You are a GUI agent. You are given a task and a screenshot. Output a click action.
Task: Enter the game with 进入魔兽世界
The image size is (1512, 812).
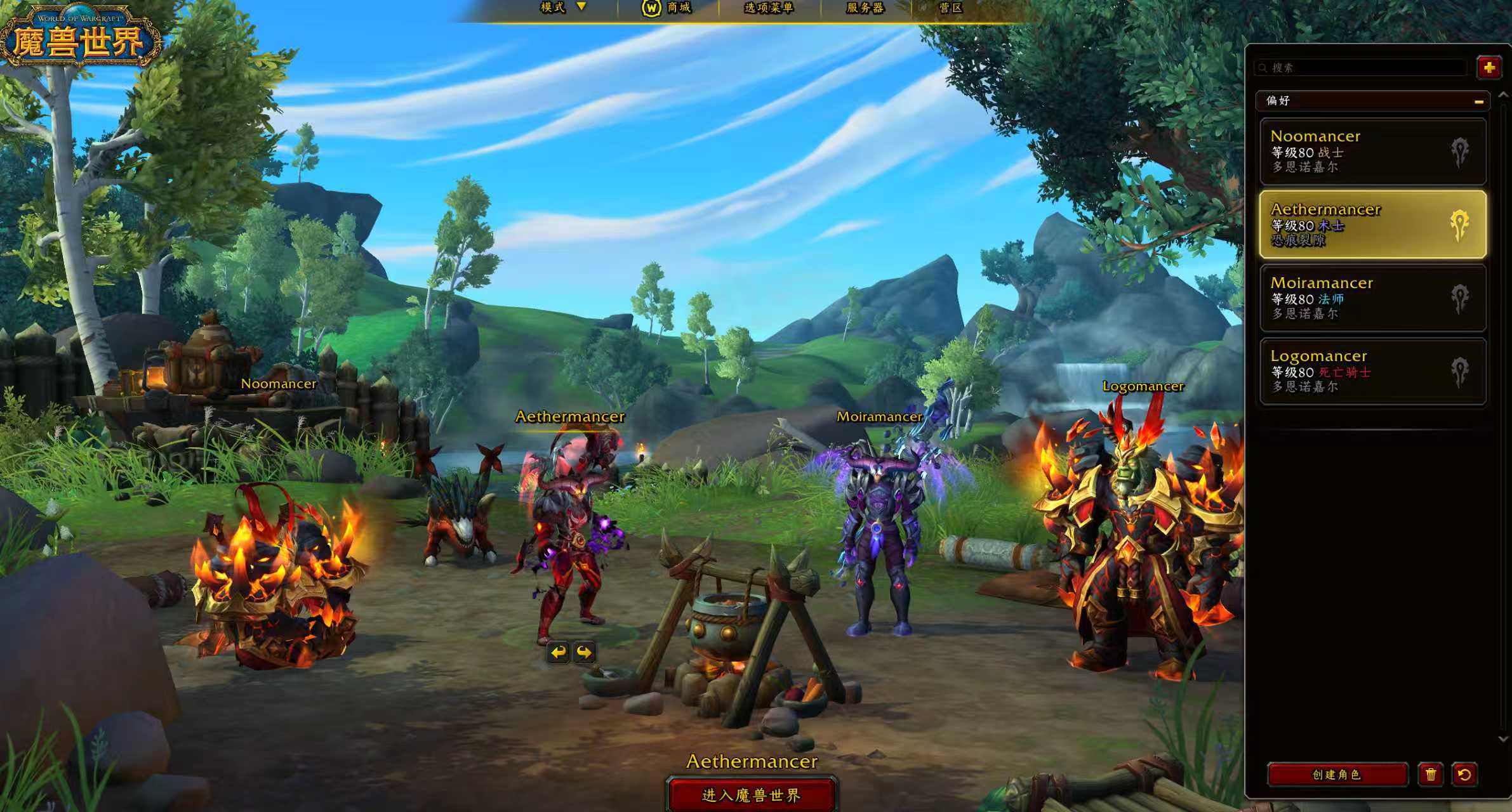click(x=752, y=795)
